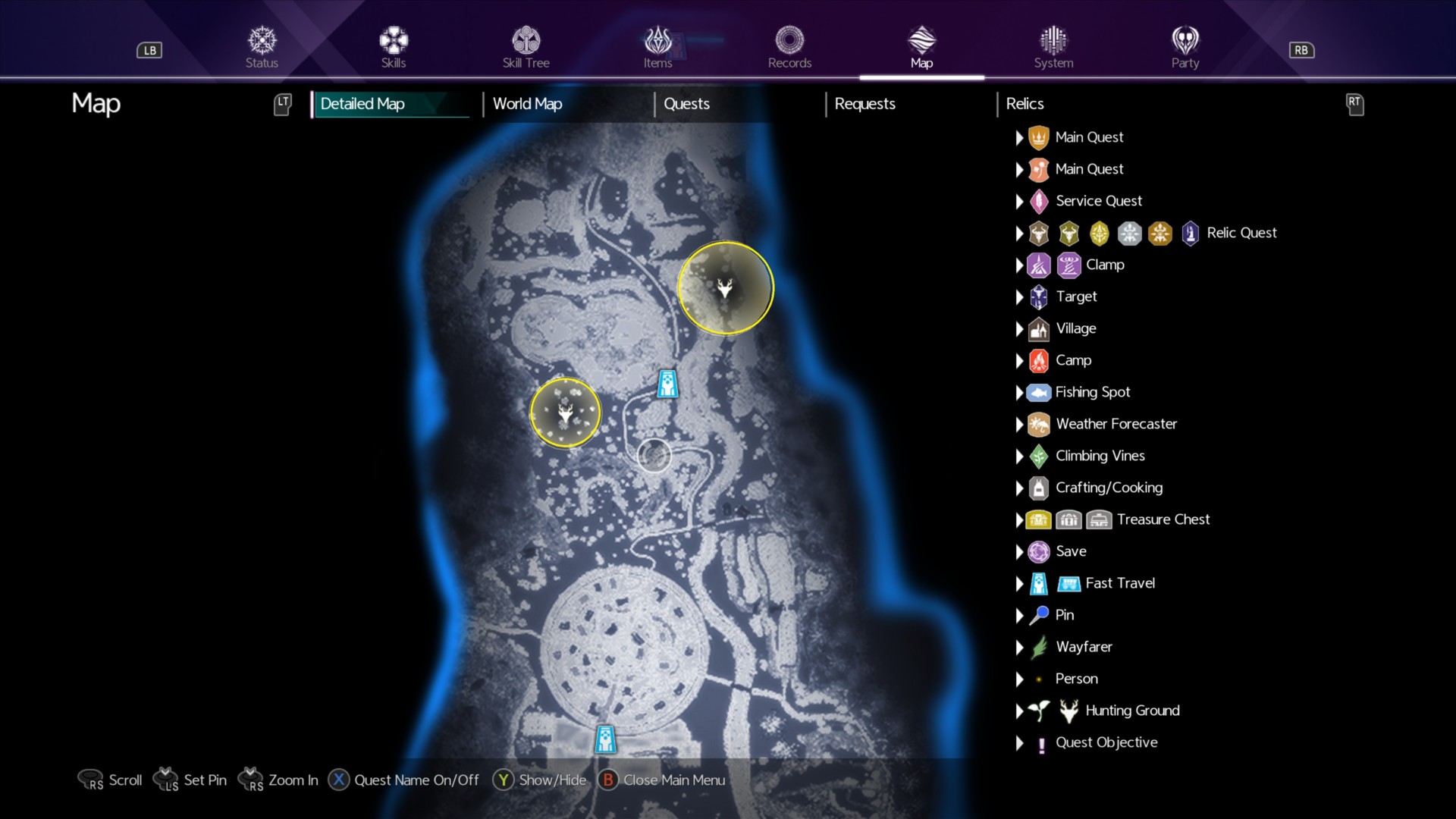1456x819 pixels.
Task: Select the gold Treasure Chest icon
Action: [x=1038, y=519]
